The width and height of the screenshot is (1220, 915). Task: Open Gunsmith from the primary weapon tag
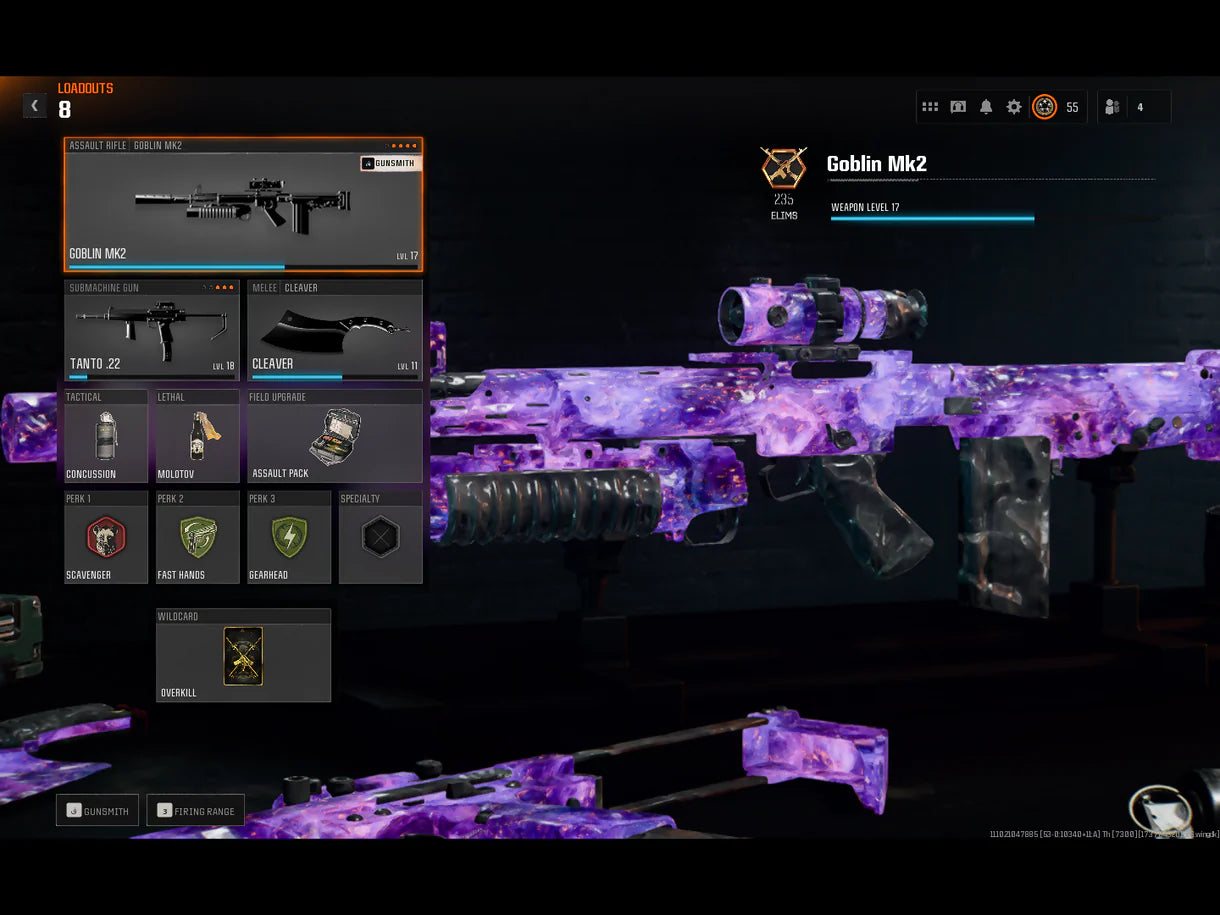pyautogui.click(x=391, y=163)
